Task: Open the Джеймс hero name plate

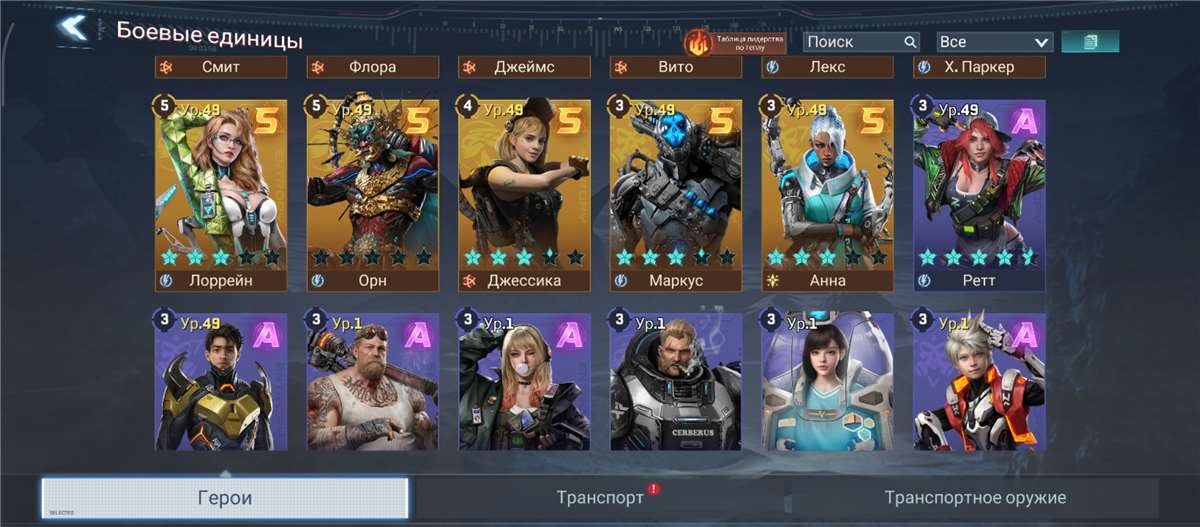Action: click(524, 67)
